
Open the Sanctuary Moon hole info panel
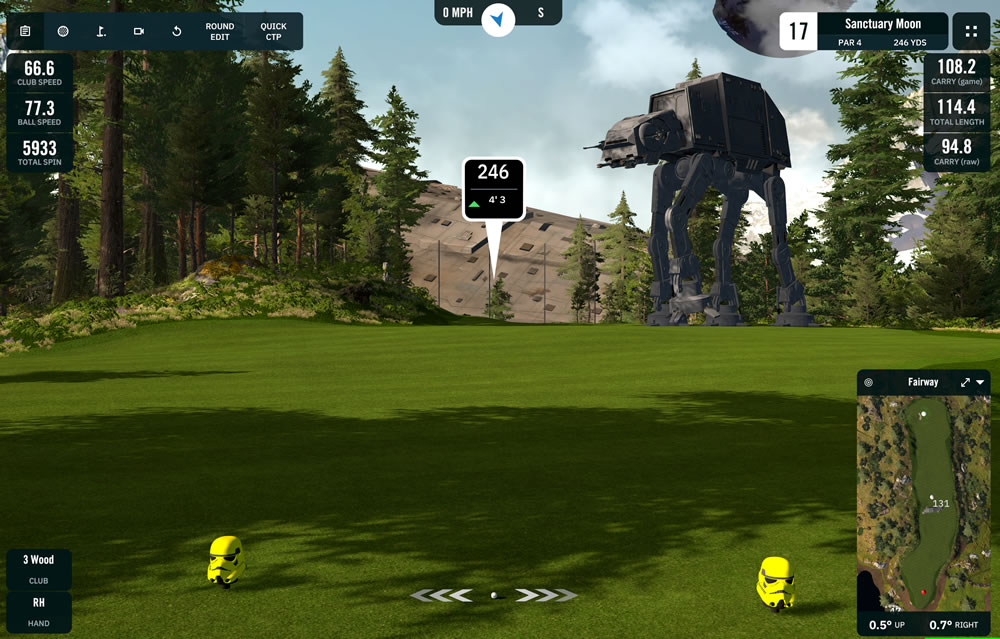pyautogui.click(x=882, y=31)
